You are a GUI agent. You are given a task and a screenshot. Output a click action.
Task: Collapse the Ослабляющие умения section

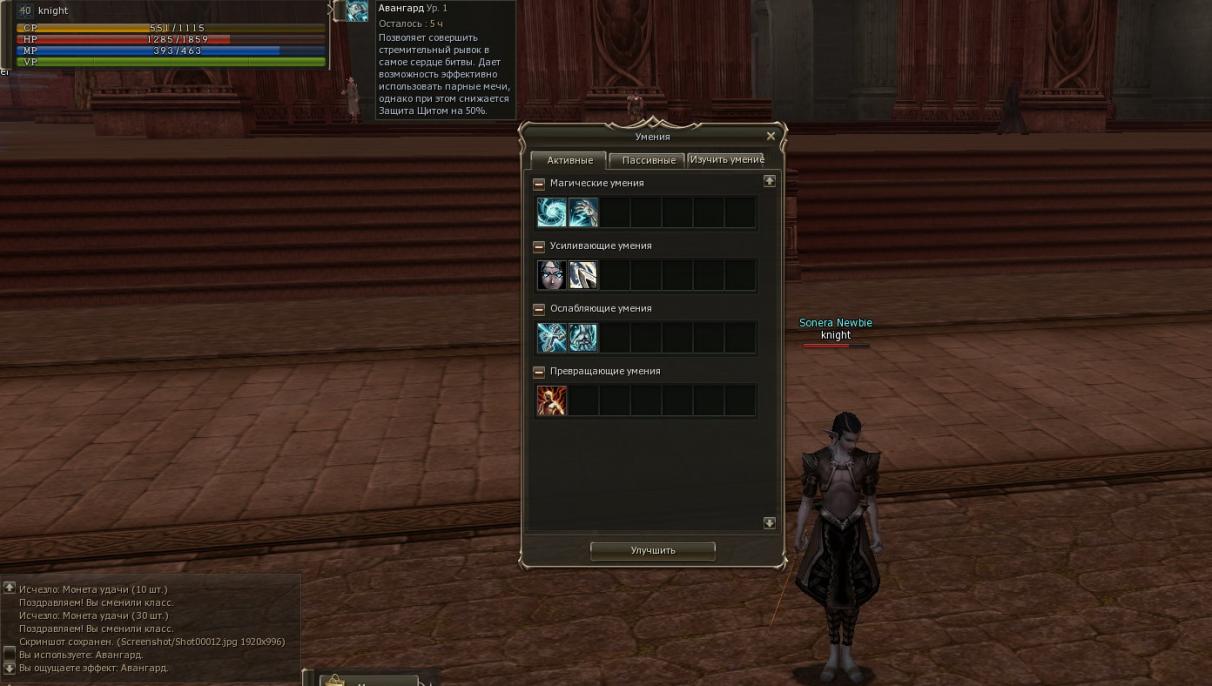tap(539, 309)
